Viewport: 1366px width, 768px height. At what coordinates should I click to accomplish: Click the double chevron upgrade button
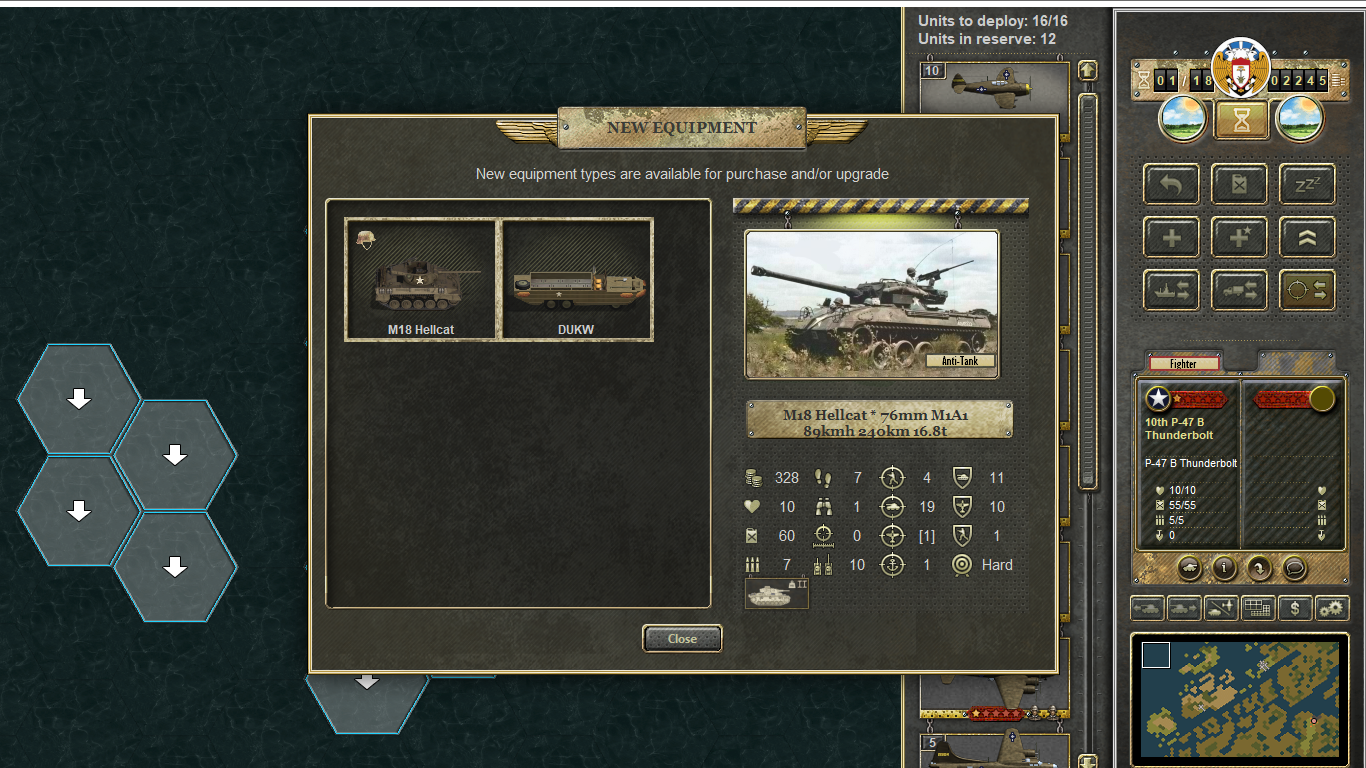pyautogui.click(x=1307, y=238)
